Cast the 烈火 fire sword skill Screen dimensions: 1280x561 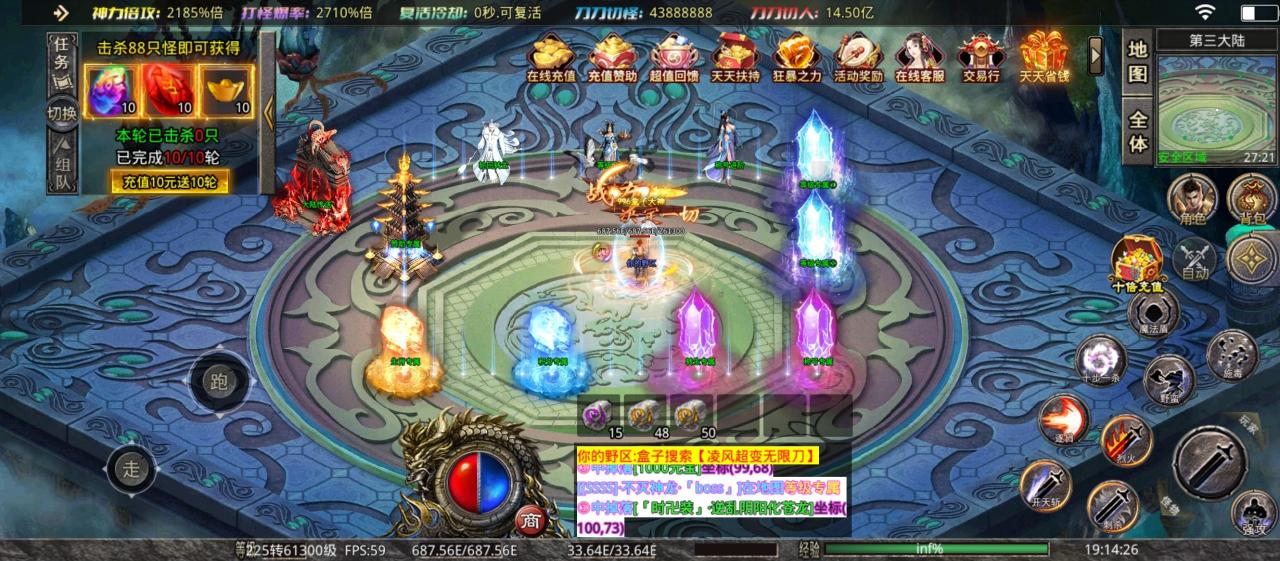pos(1125,439)
